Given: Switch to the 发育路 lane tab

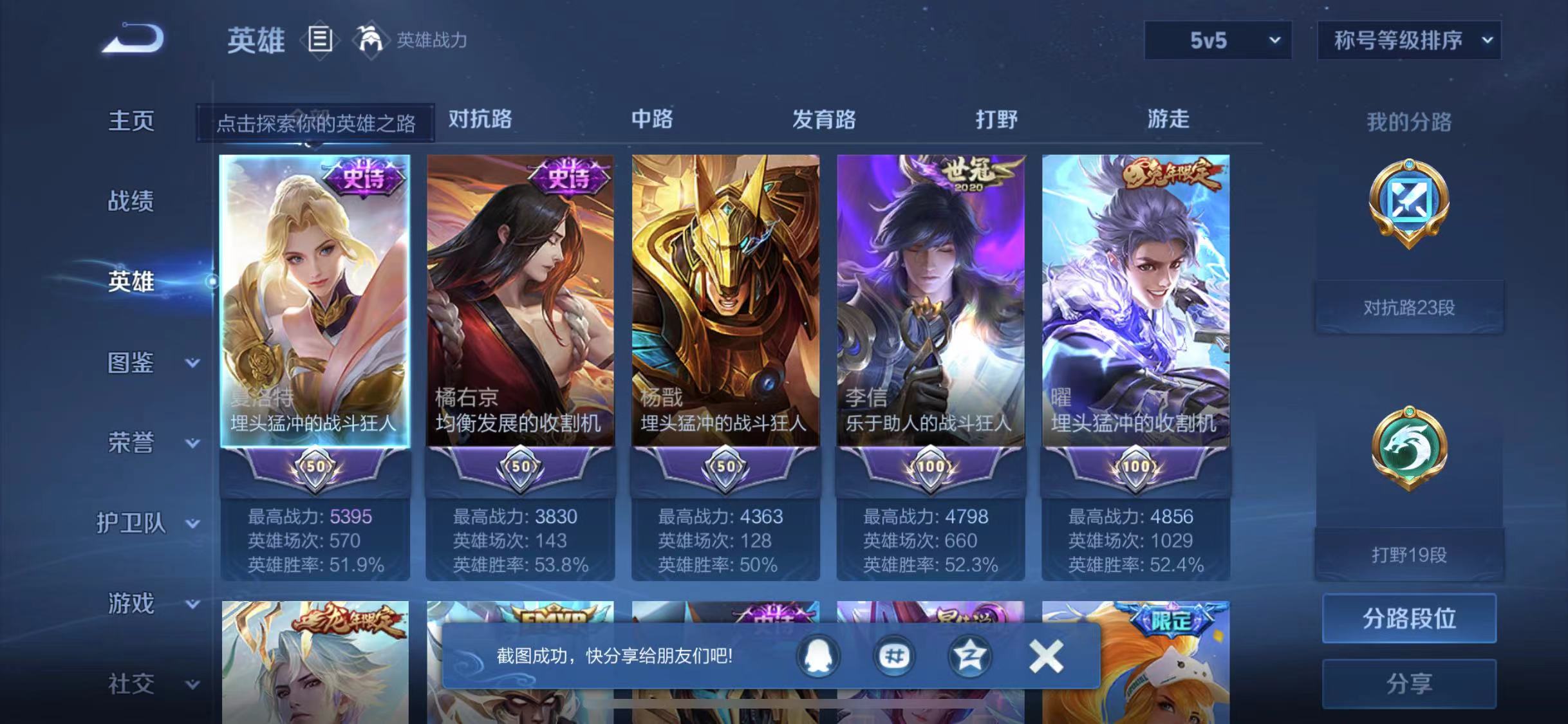Looking at the screenshot, I should point(824,120).
